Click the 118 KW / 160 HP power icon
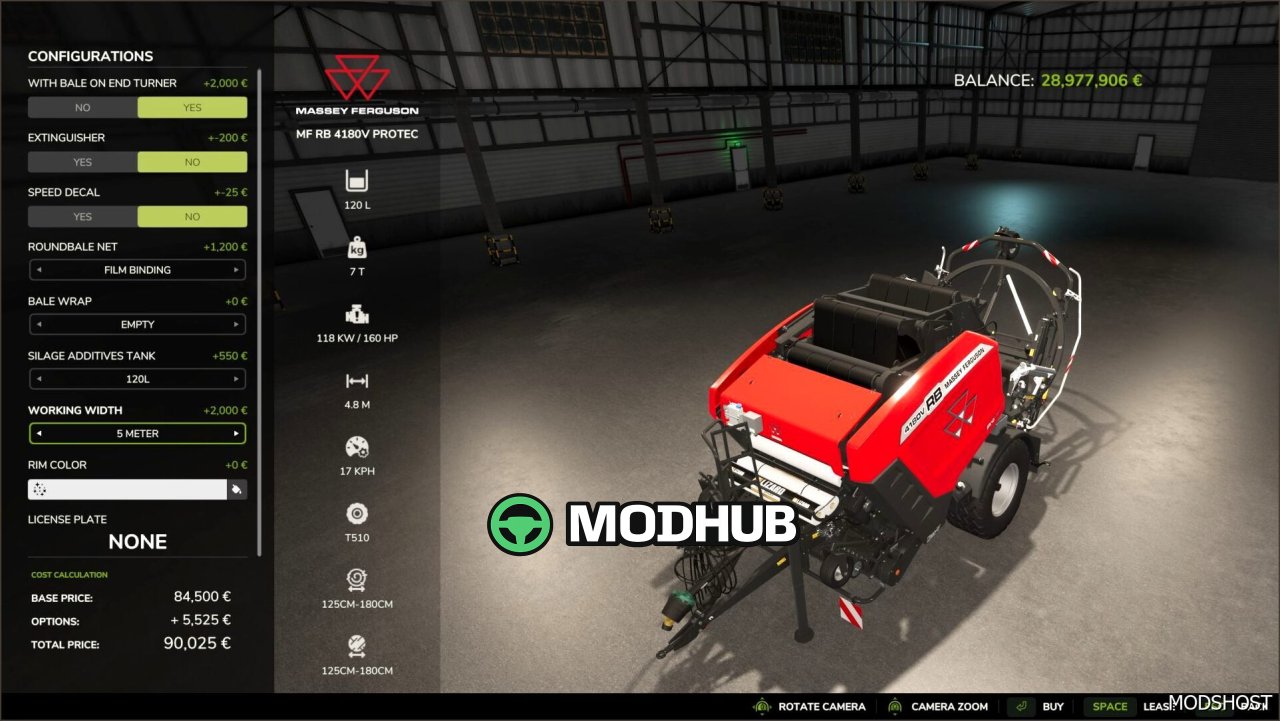 (357, 312)
